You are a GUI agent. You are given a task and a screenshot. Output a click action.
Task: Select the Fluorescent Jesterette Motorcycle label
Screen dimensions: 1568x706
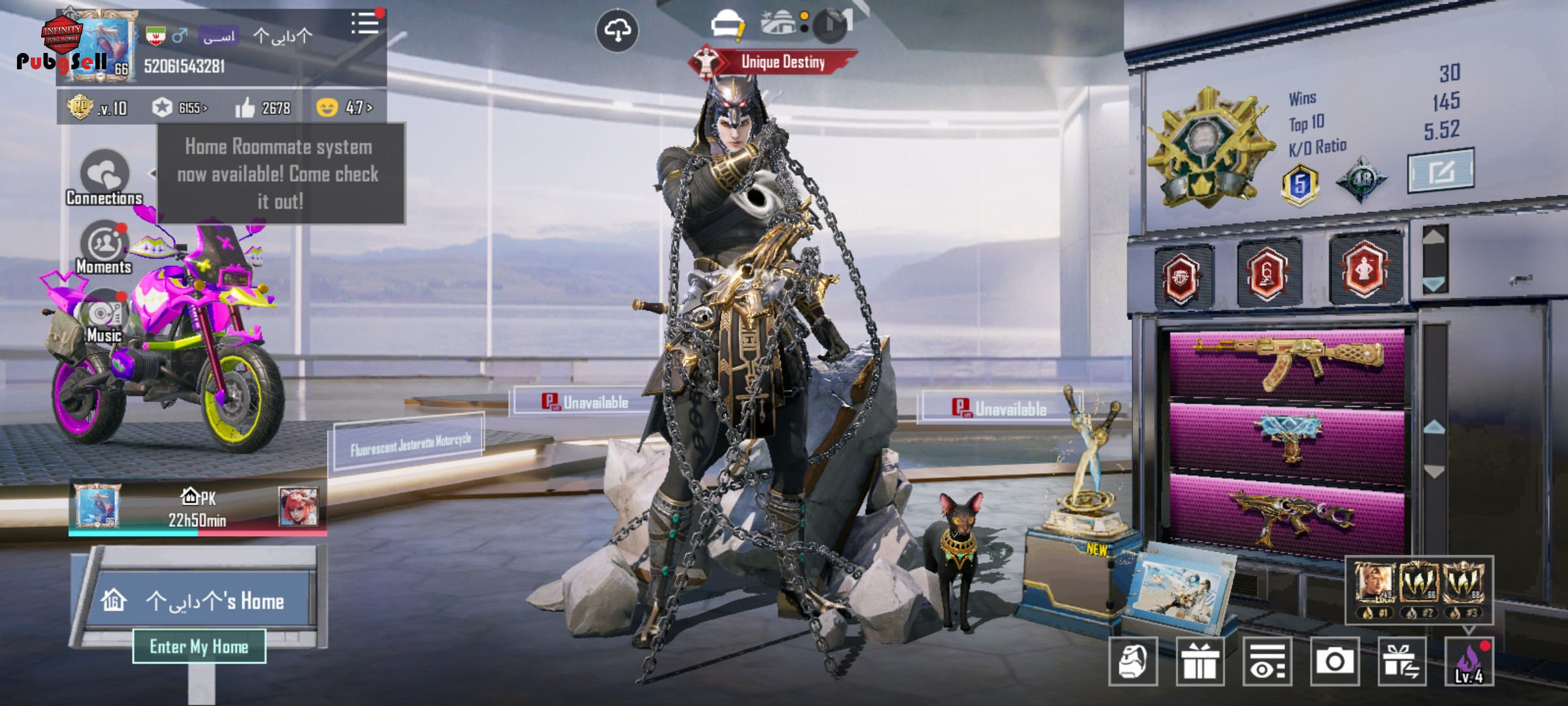coord(410,443)
